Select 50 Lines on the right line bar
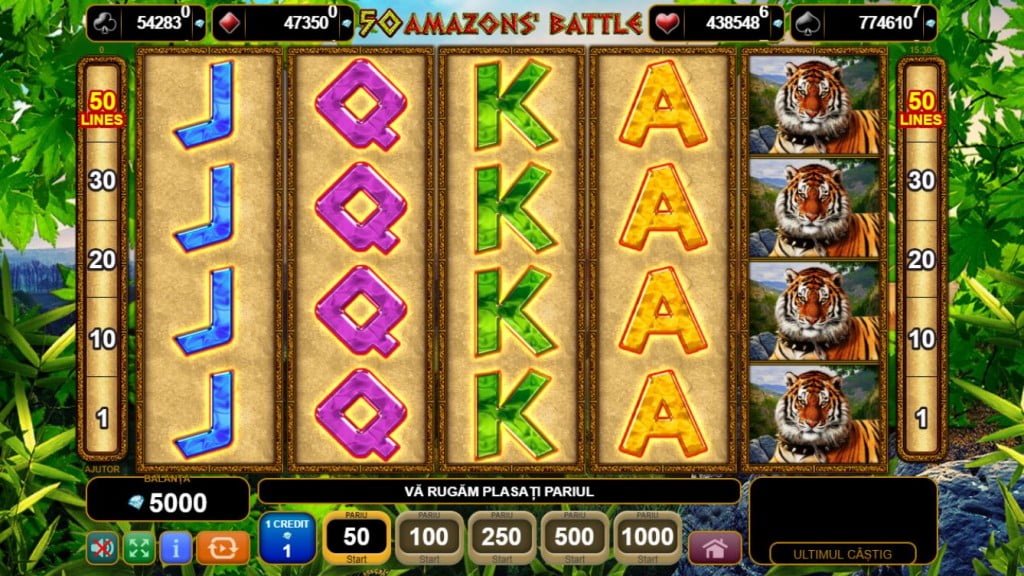Image resolution: width=1024 pixels, height=576 pixels. click(921, 109)
